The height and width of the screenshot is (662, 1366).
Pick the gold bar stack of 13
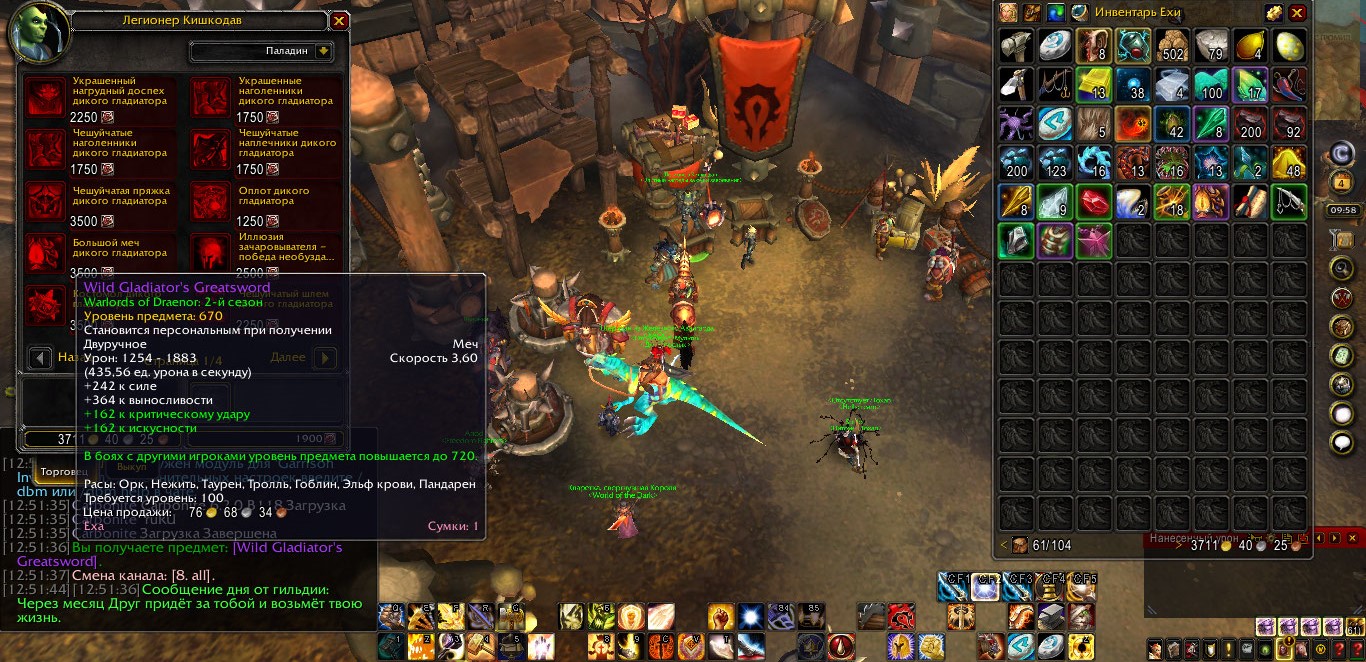1093,85
